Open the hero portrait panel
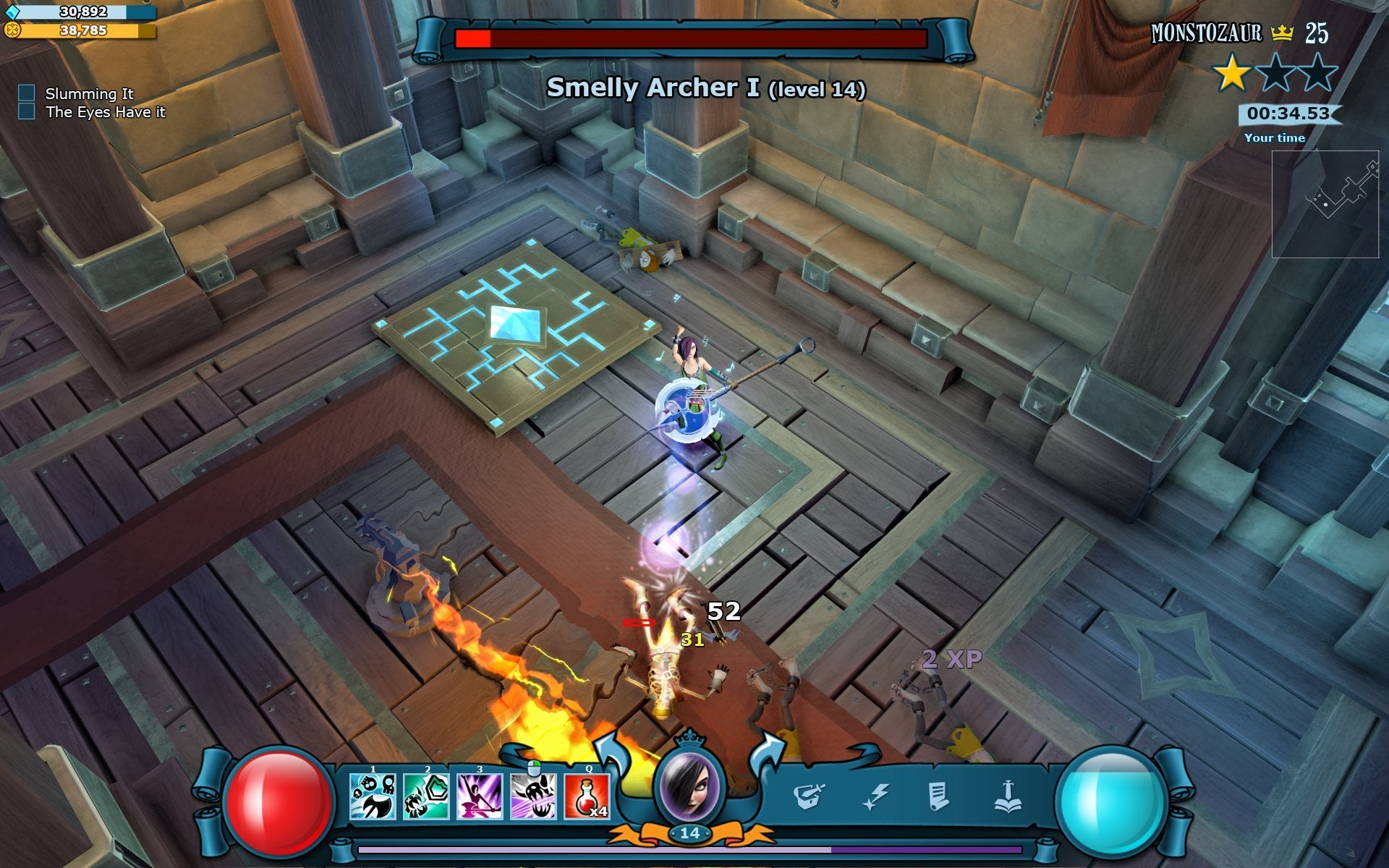Screen dimensions: 1389x868 coord(689,786)
